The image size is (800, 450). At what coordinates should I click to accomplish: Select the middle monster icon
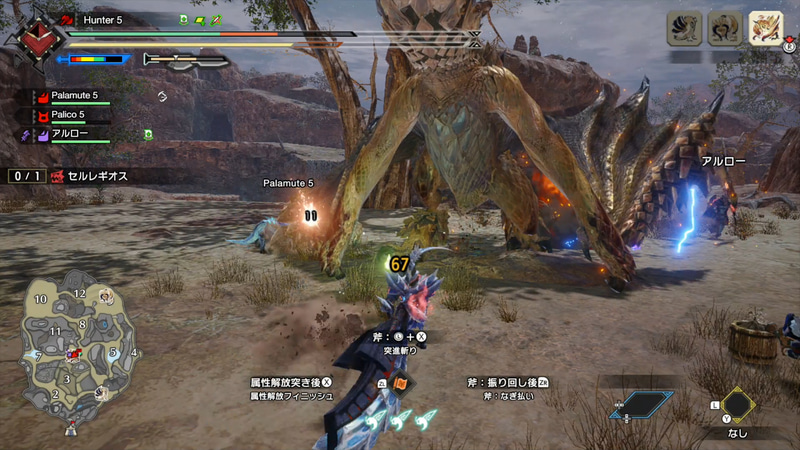coord(724,28)
